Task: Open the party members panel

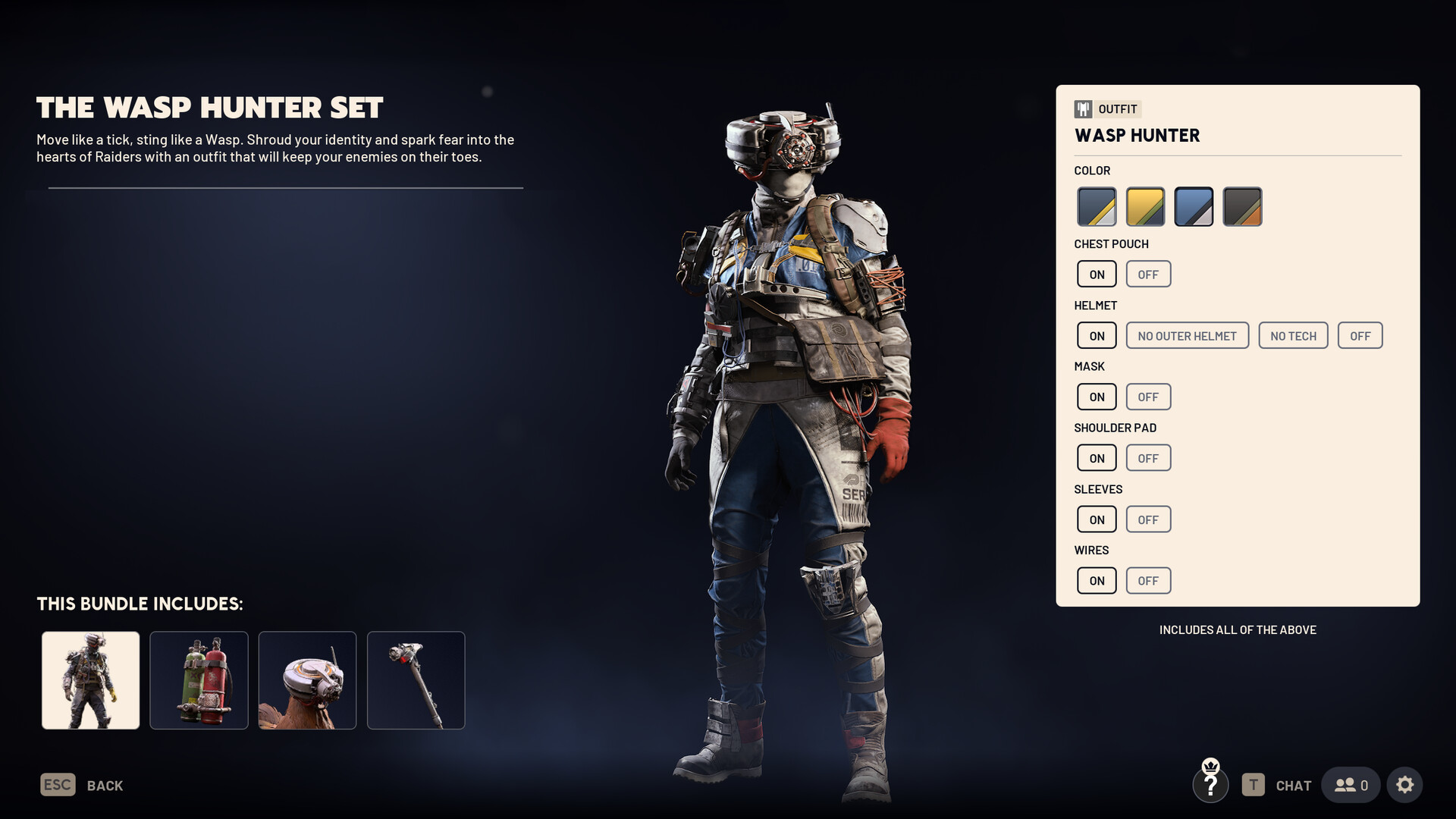Action: tap(1351, 785)
